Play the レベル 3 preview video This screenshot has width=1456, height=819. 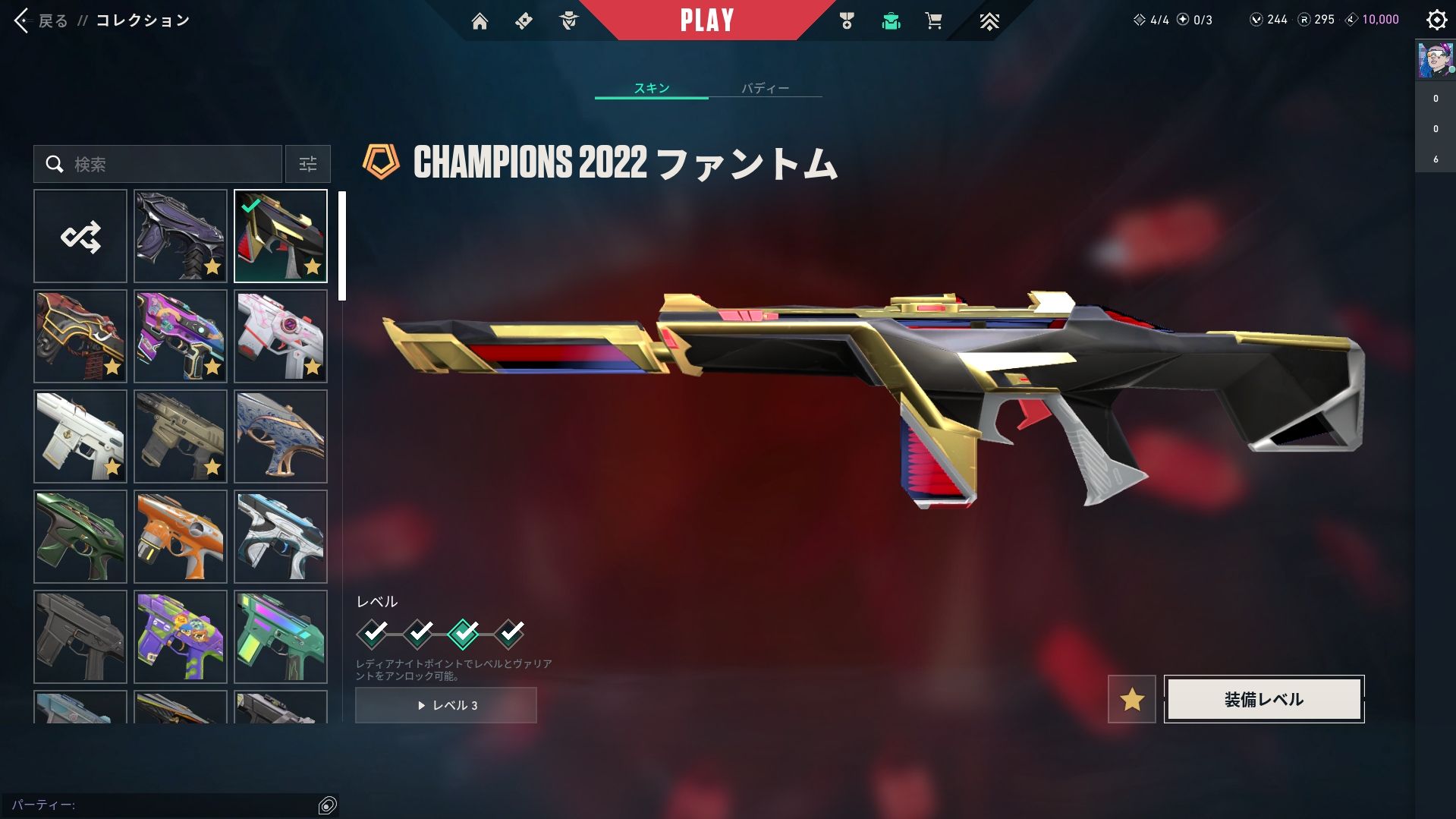446,705
